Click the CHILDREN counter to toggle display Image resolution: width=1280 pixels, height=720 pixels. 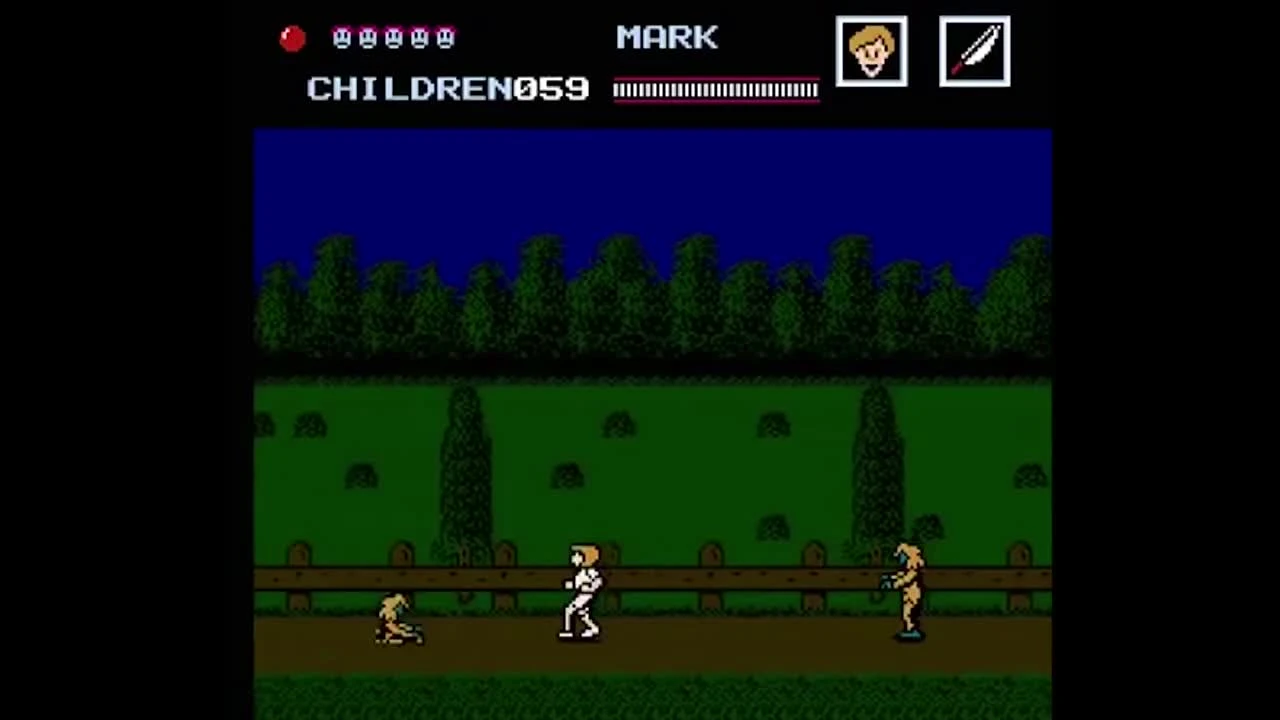(x=448, y=89)
